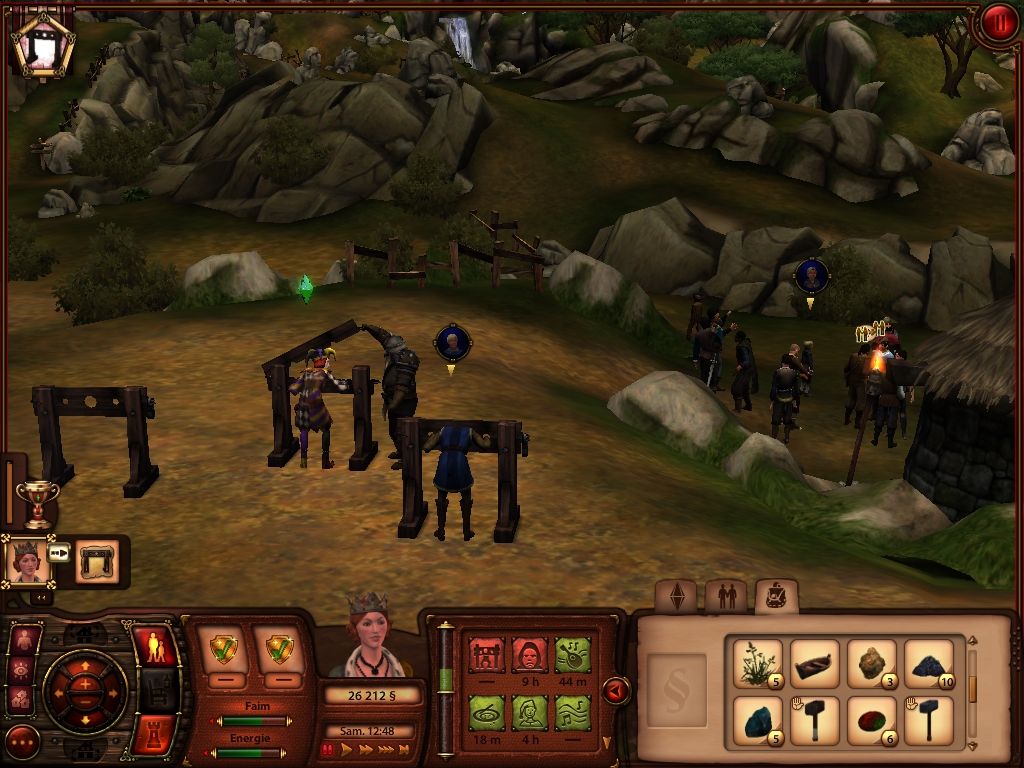Click the queued stocks action icon

click(x=97, y=562)
